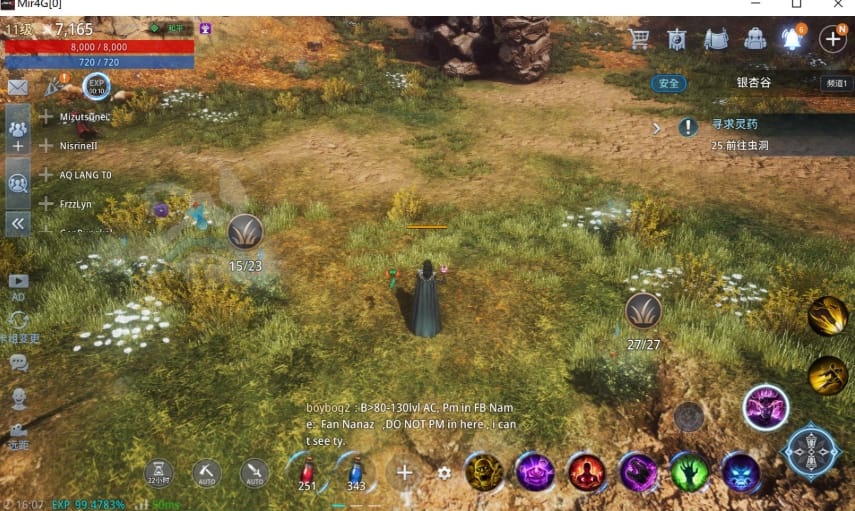Open the shopping cart store

[640, 39]
